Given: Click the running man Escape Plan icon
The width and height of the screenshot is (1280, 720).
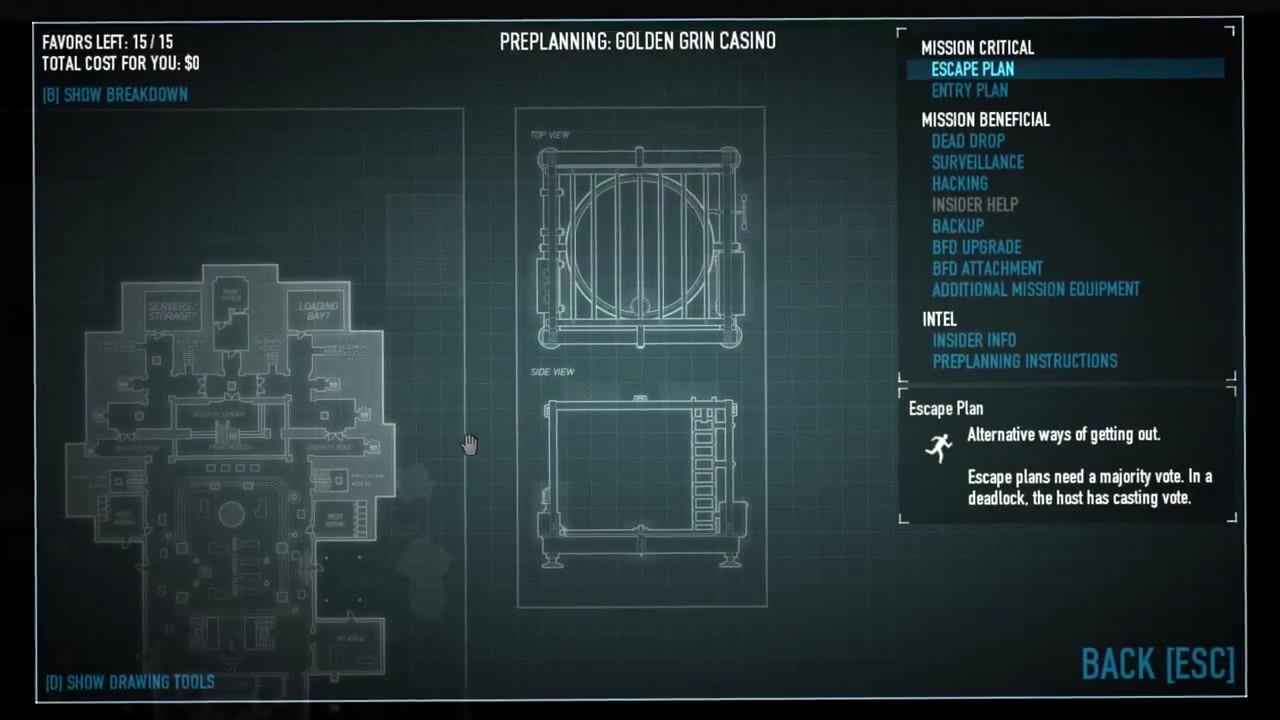Looking at the screenshot, I should click(938, 448).
